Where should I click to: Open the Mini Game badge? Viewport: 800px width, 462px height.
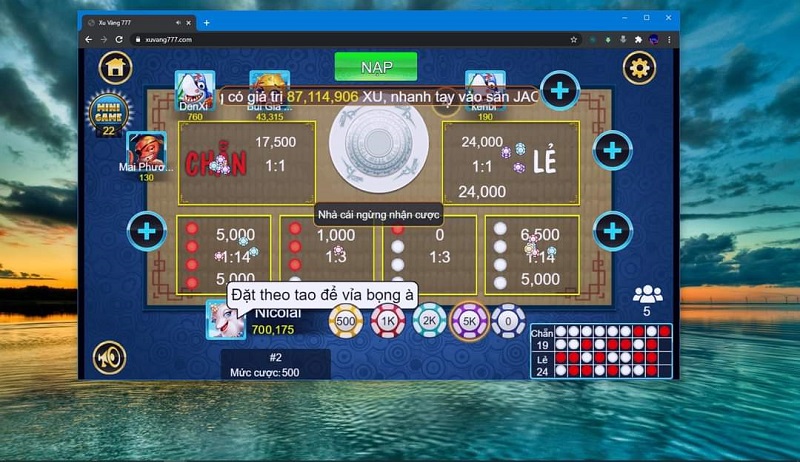point(107,113)
